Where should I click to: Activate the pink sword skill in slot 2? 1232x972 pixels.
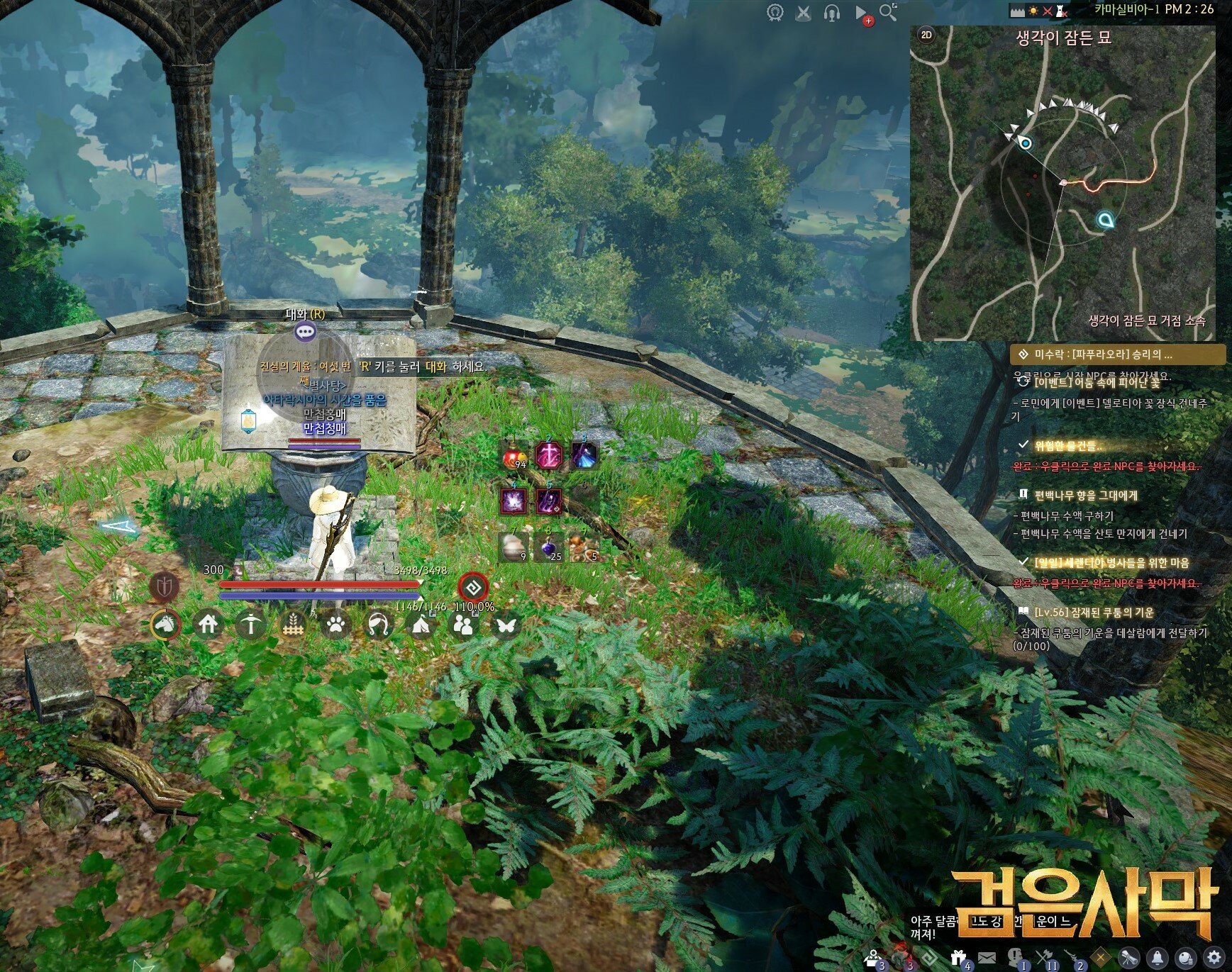(548, 455)
